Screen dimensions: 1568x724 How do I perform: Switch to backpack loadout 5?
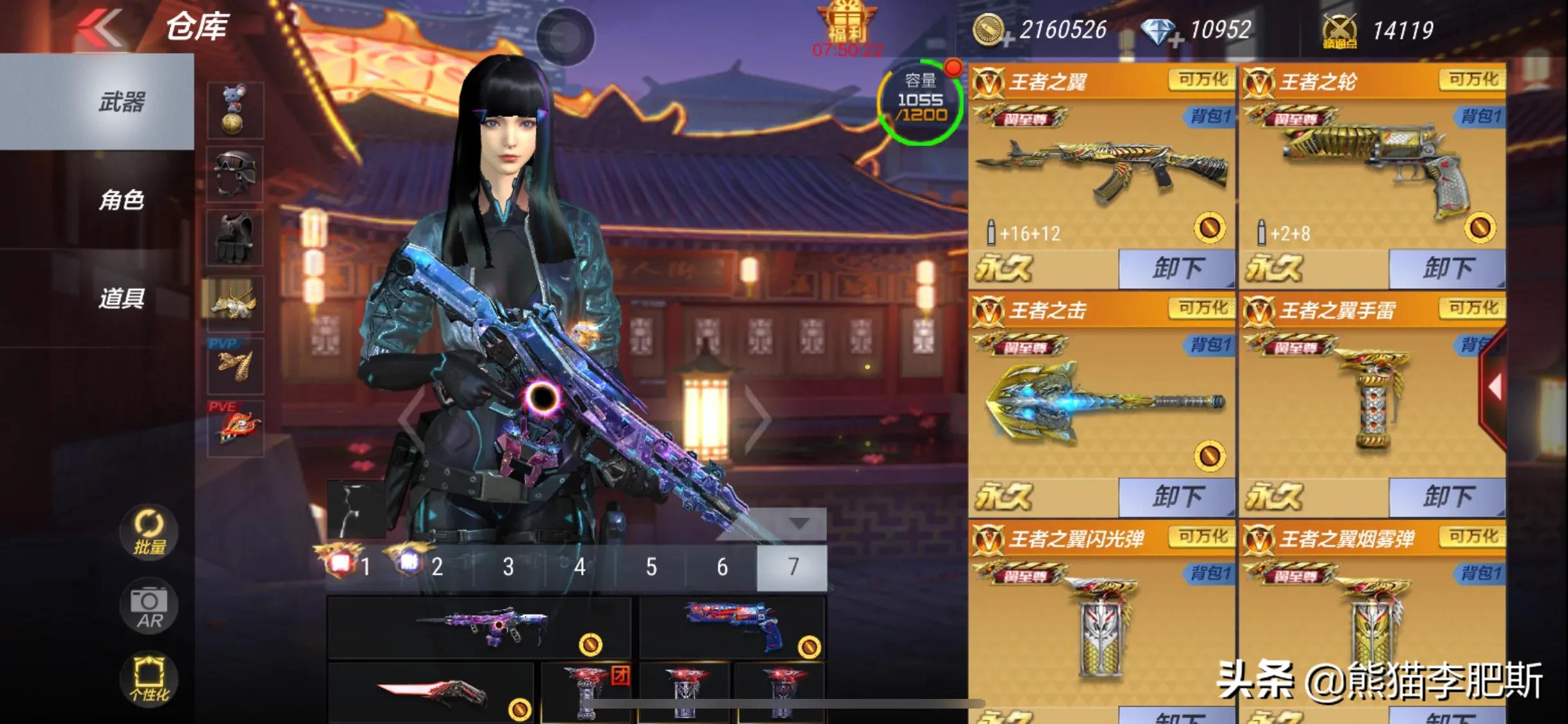click(x=651, y=567)
